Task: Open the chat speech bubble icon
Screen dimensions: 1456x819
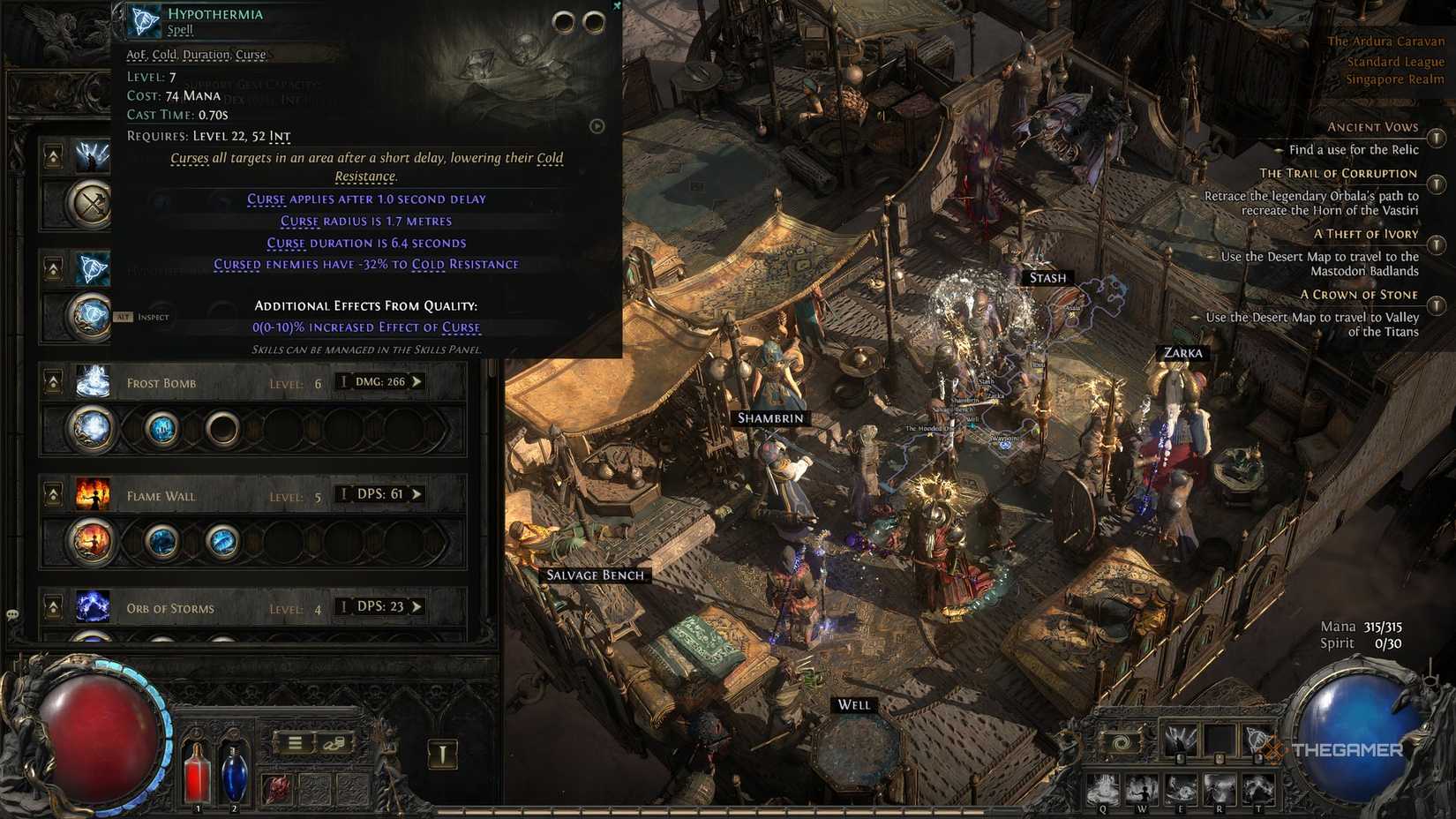Action: [12, 614]
